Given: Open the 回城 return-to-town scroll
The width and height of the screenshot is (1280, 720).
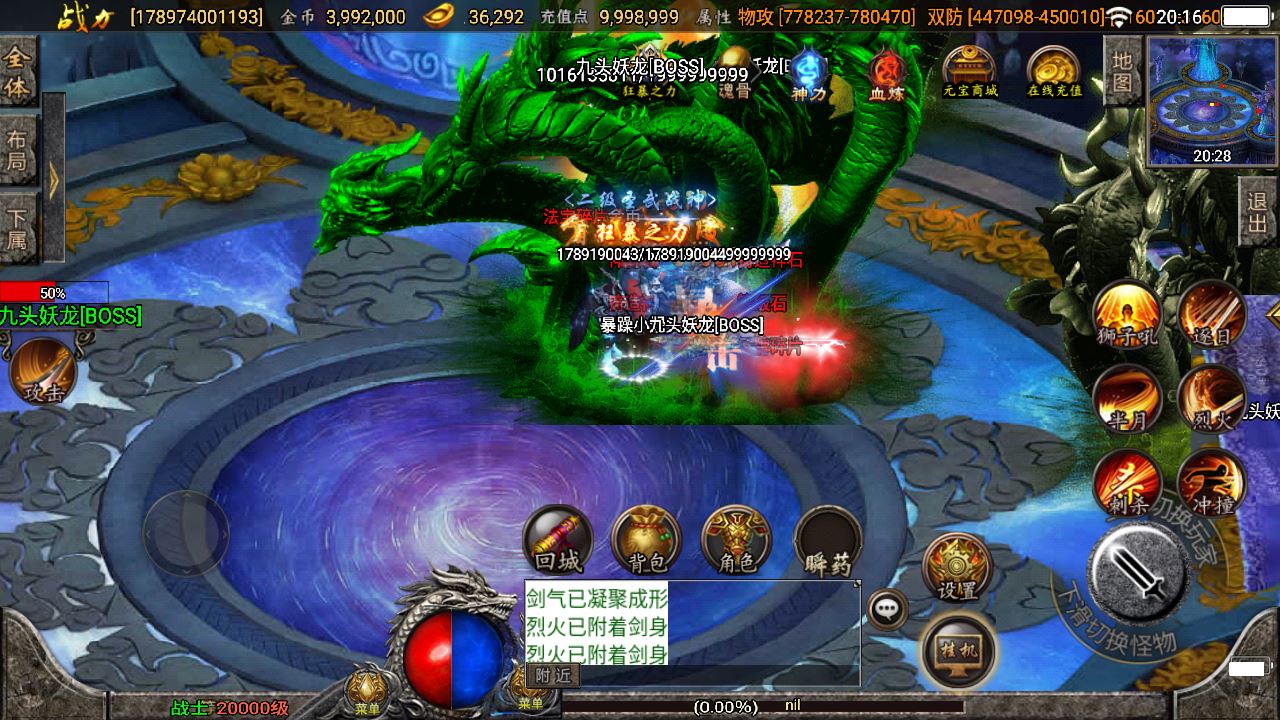Looking at the screenshot, I should coord(557,541).
